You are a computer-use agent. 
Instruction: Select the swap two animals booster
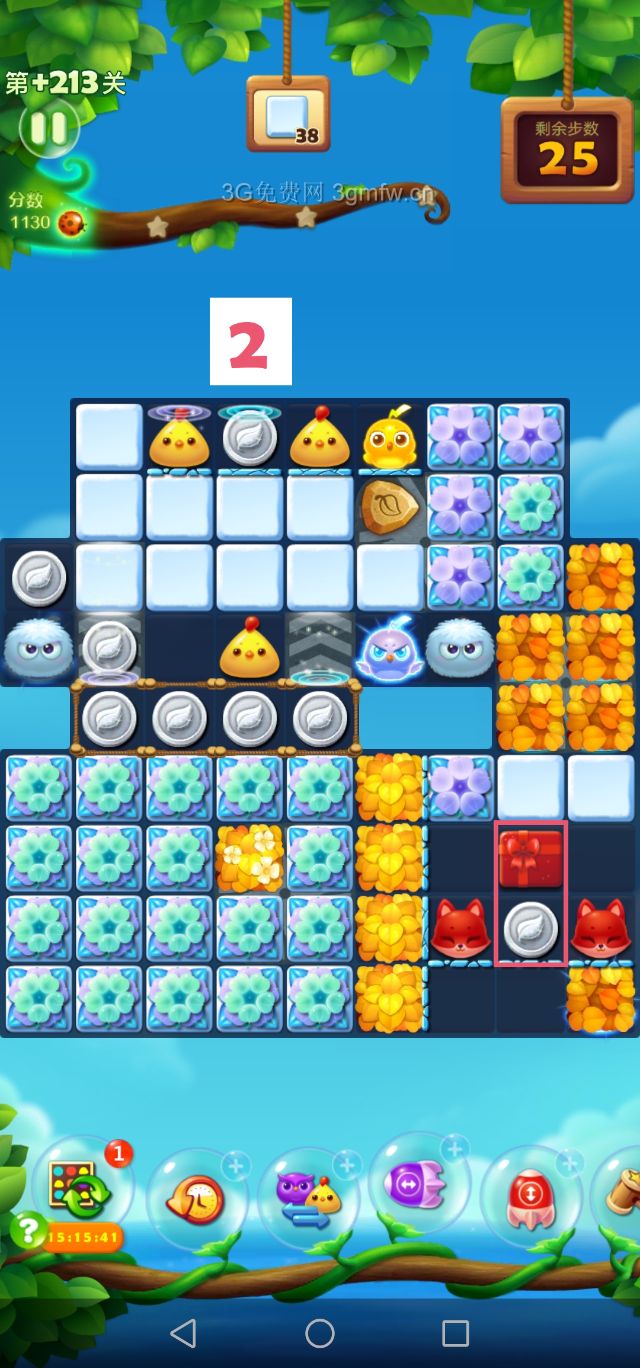[x=307, y=1197]
